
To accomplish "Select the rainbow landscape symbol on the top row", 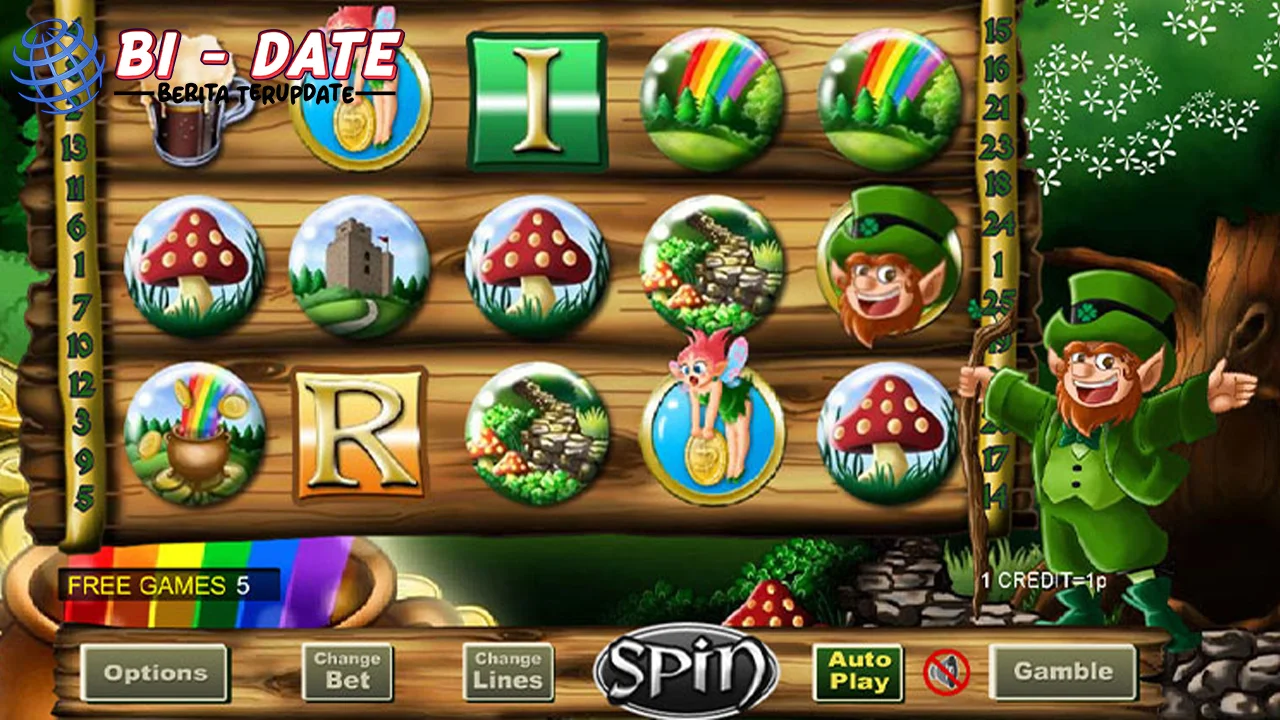I will tap(710, 95).
